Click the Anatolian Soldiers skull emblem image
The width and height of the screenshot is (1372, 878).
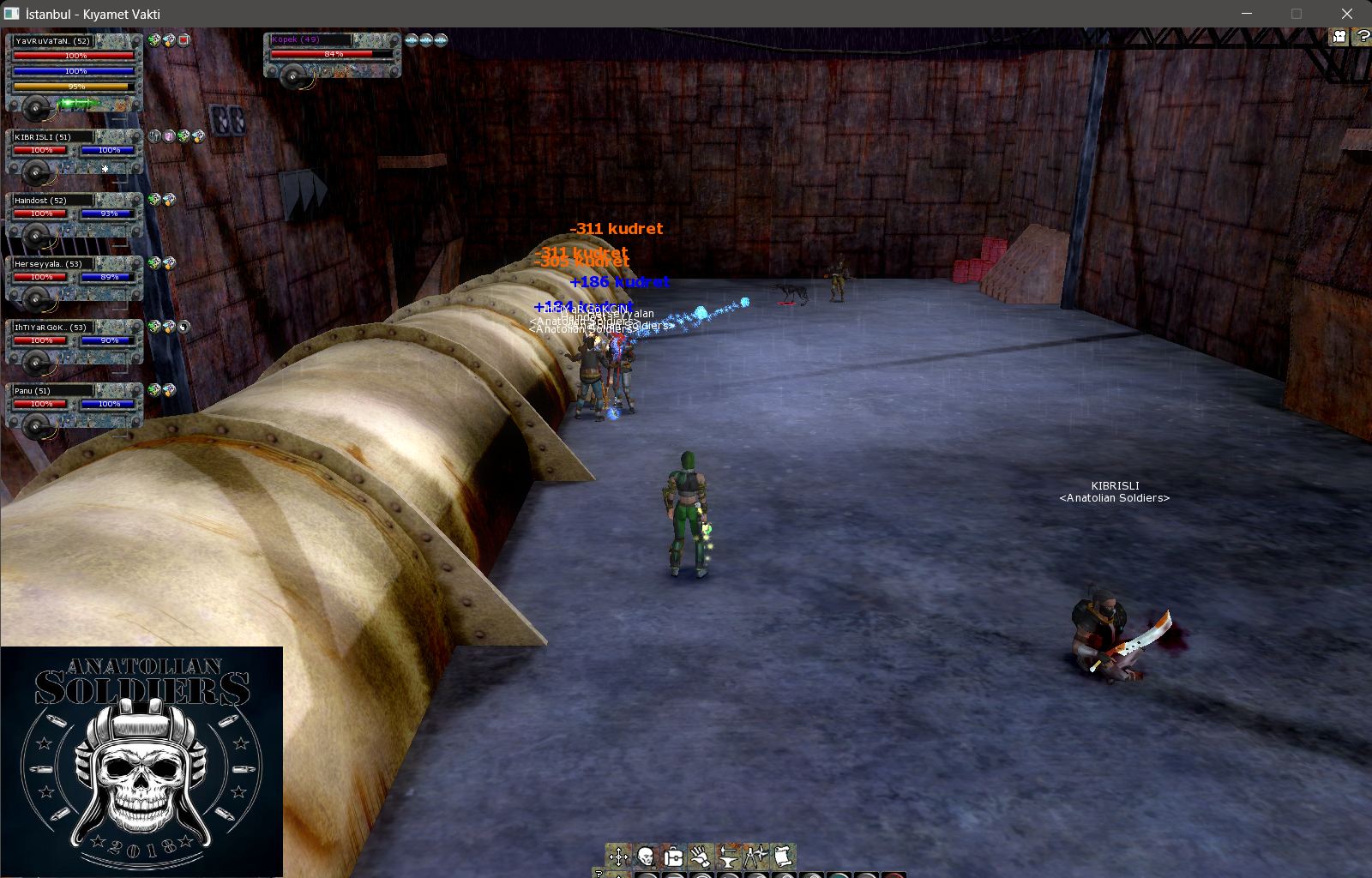(x=141, y=761)
